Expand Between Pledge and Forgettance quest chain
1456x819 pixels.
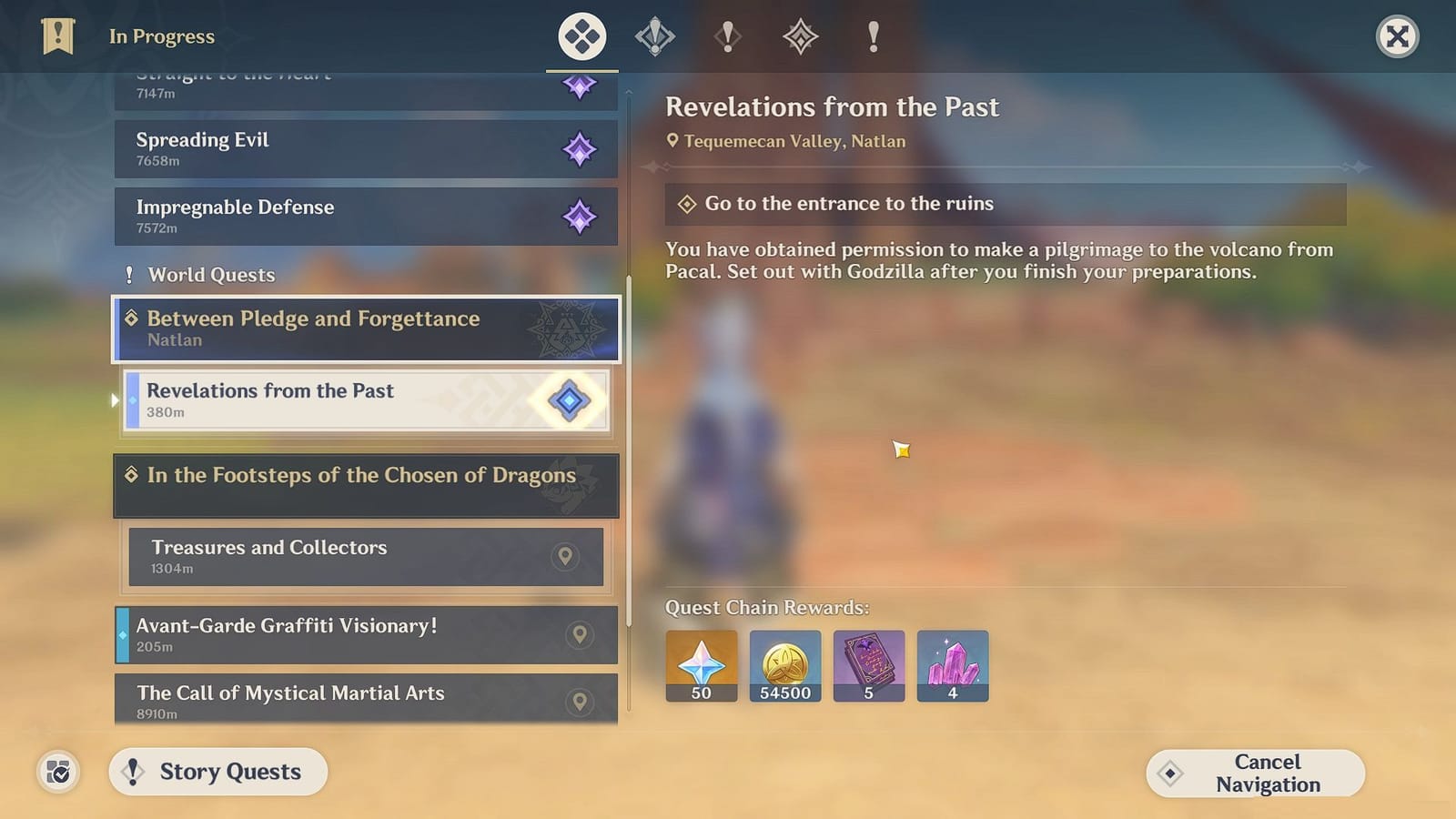tap(366, 329)
